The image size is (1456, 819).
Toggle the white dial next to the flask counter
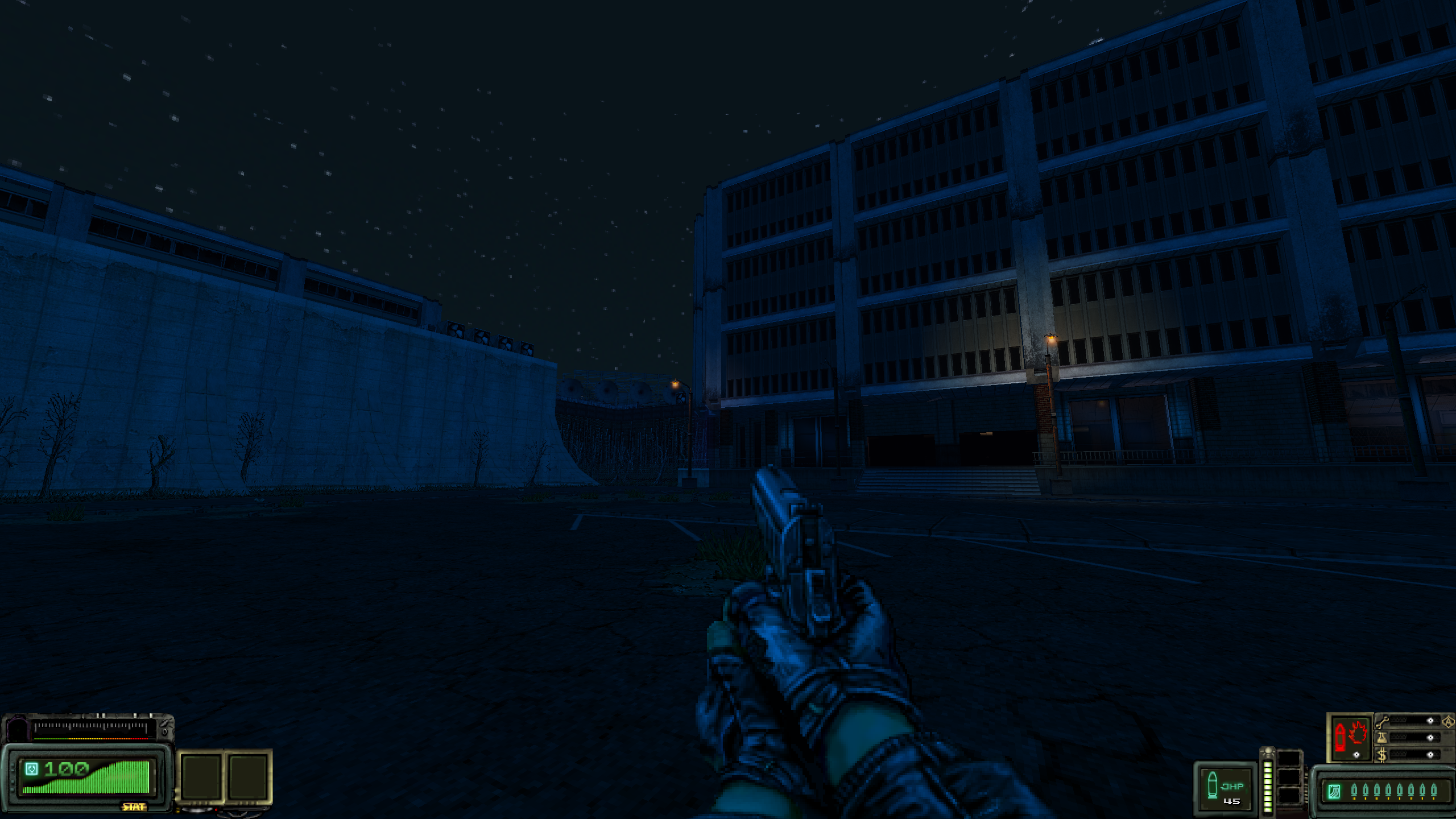[1430, 739]
